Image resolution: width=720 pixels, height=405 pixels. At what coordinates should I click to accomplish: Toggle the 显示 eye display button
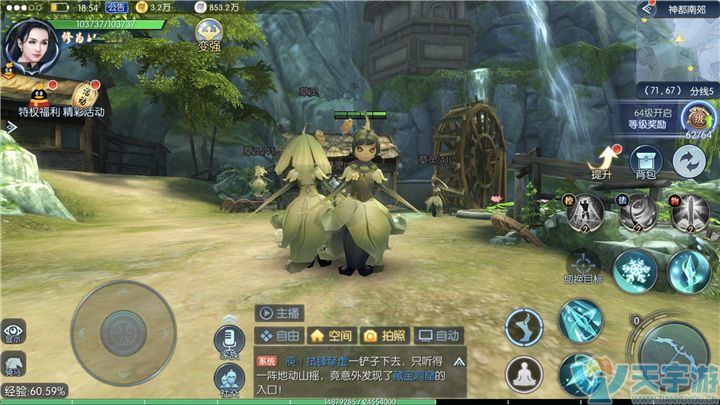coord(13,331)
